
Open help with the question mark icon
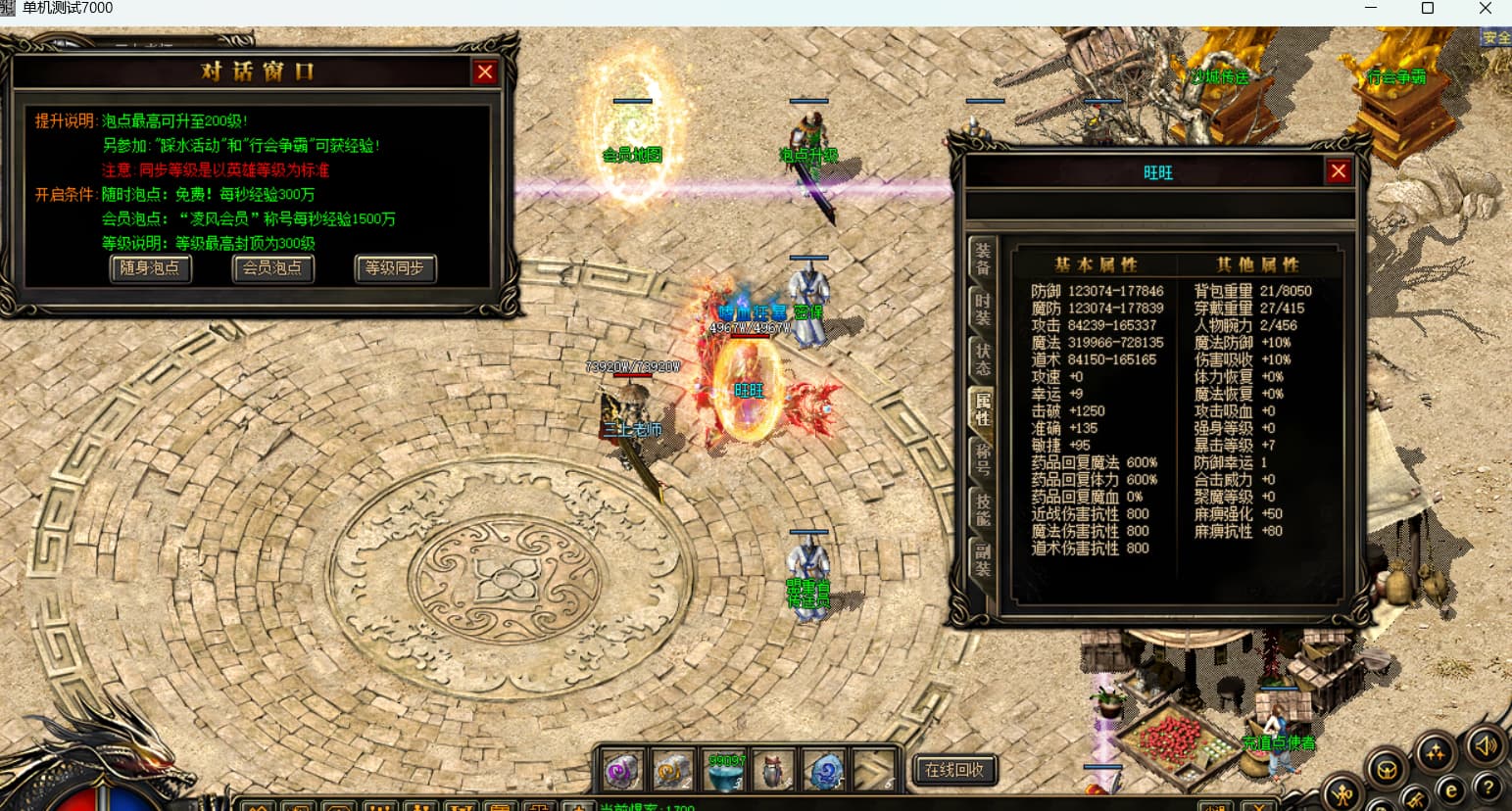pos(1488,787)
